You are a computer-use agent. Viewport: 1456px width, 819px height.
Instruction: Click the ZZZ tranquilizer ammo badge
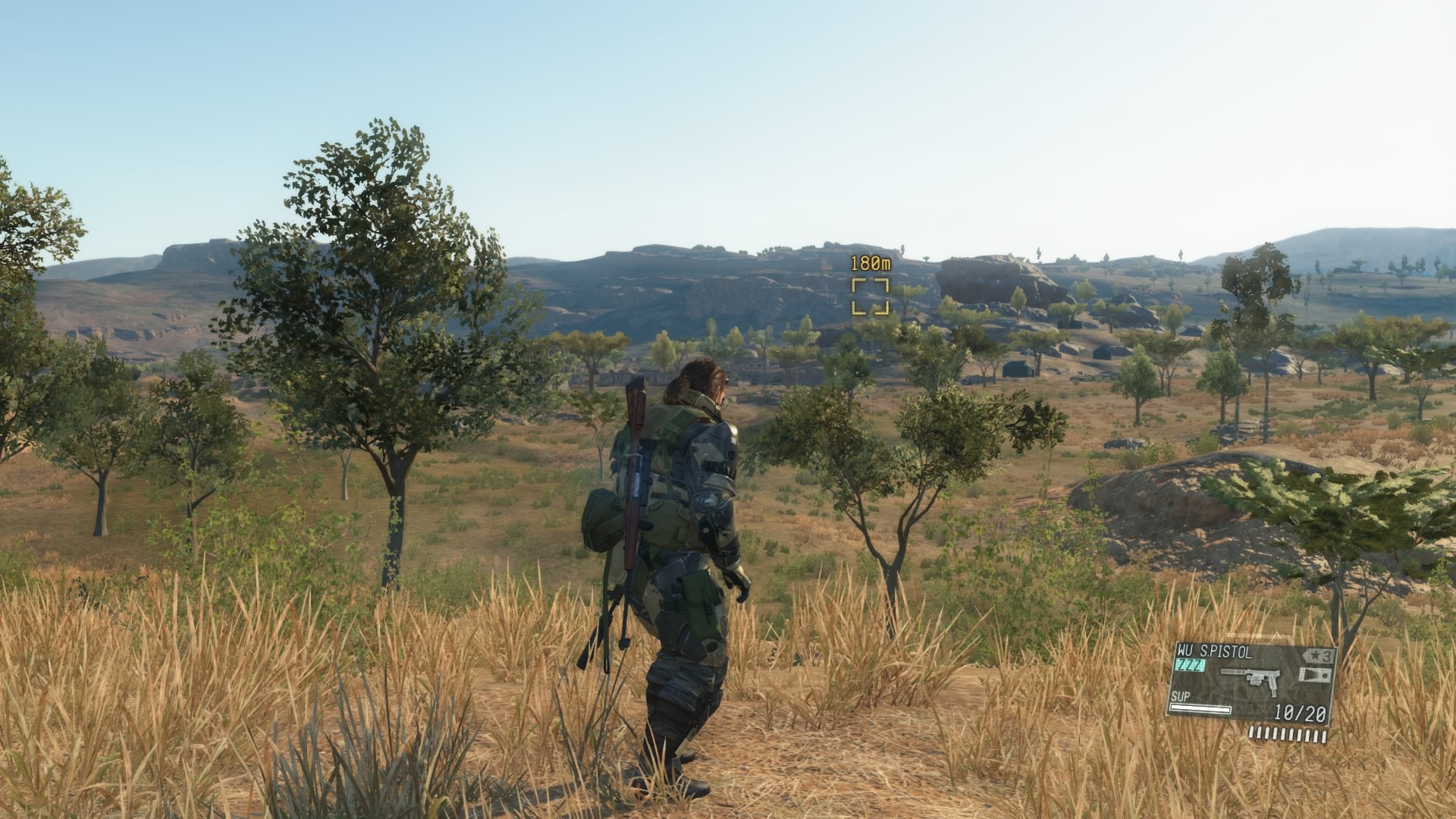point(1191,665)
